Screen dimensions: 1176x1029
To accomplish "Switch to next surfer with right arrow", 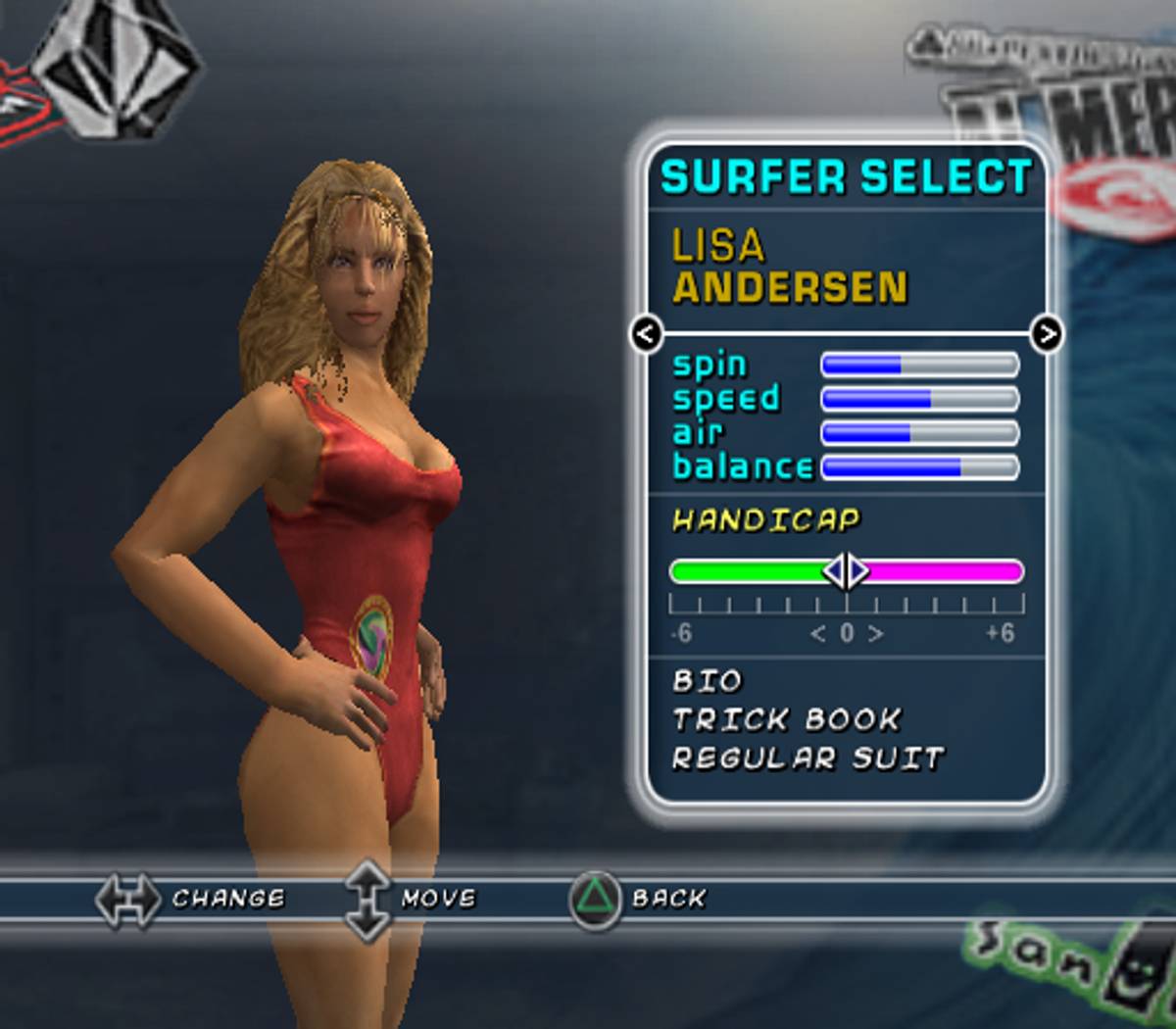I will point(1047,334).
